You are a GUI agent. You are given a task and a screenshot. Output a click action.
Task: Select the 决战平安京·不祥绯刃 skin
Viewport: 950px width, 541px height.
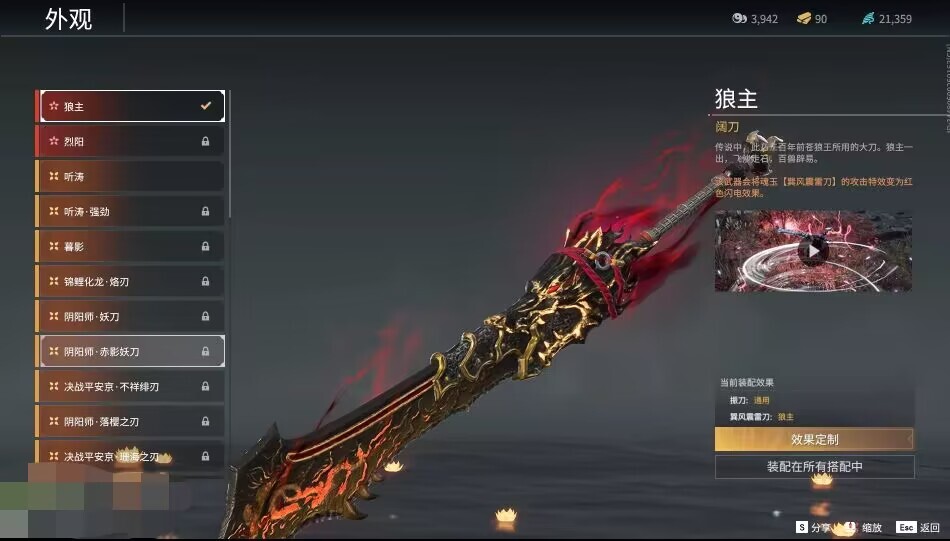coord(130,386)
